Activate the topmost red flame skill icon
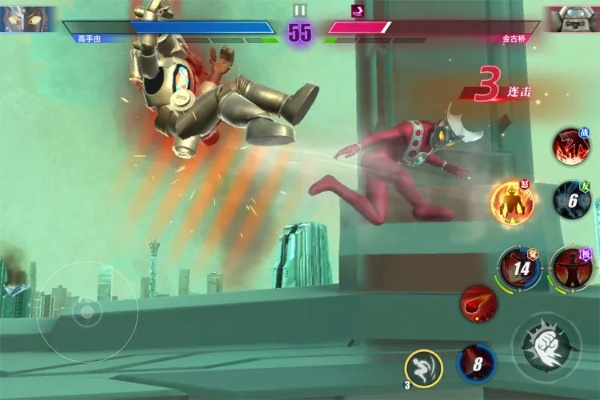The height and width of the screenshot is (400, 600). pos(571,146)
